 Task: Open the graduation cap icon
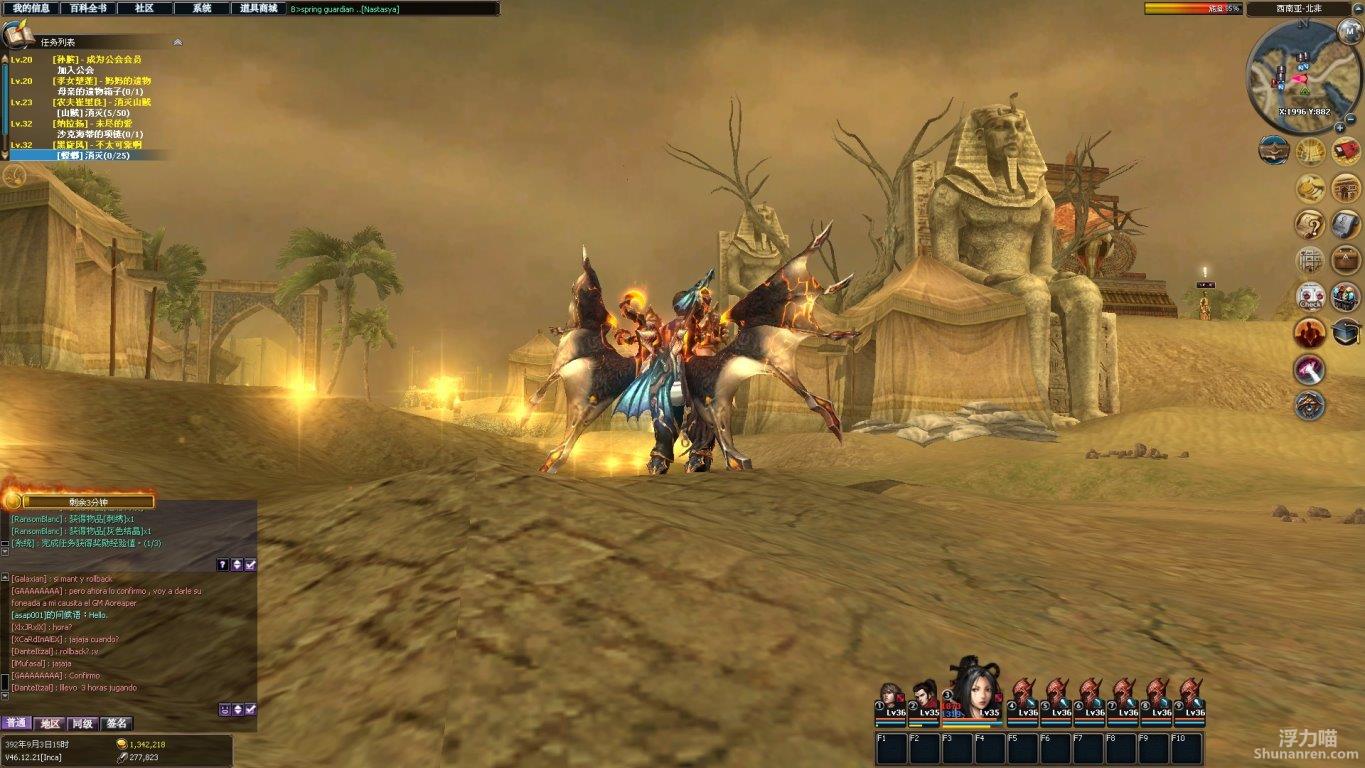click(1346, 332)
